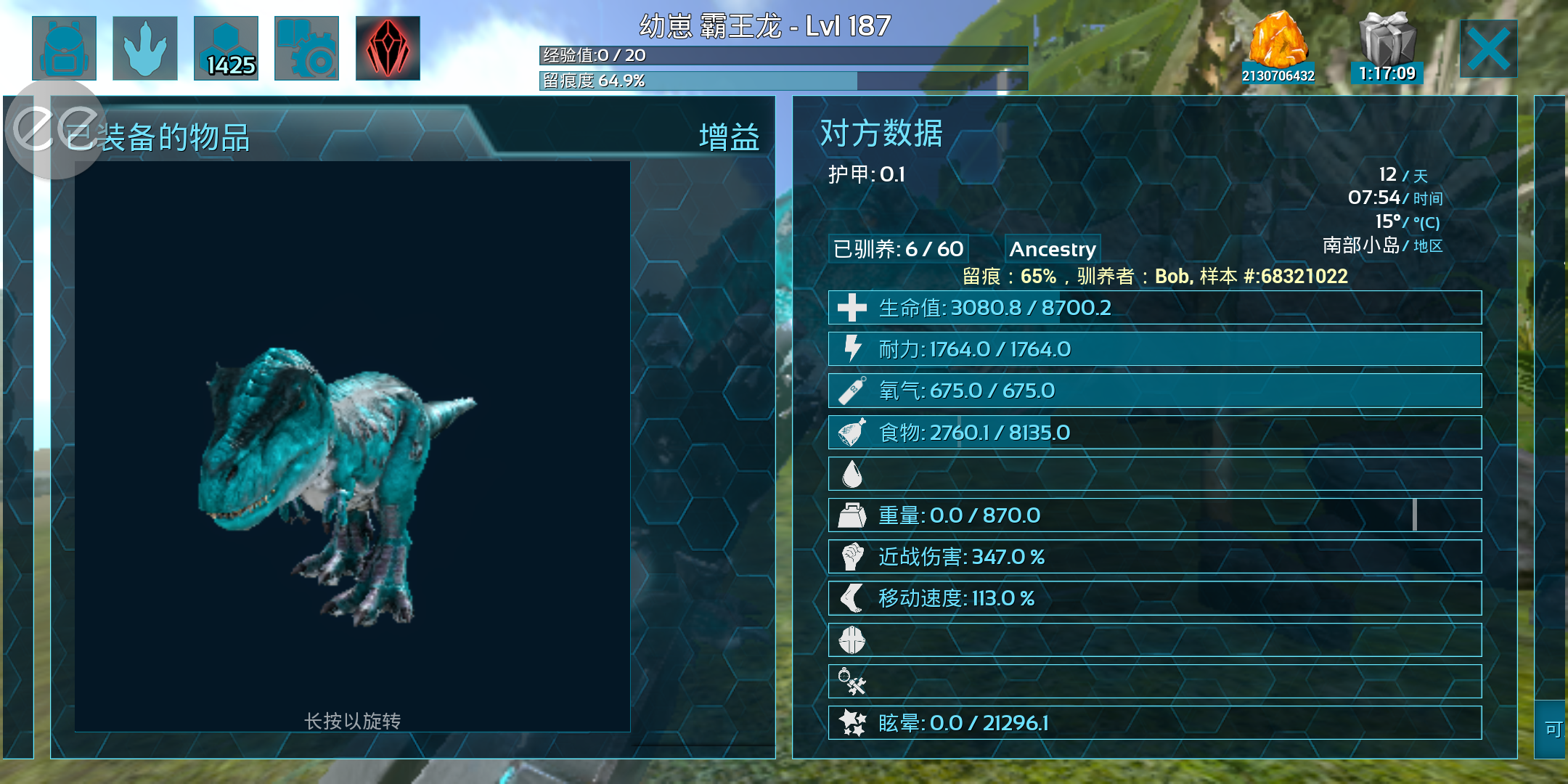This screenshot has height=784, width=1568.
Task: Select the crafting gear tab
Action: click(x=306, y=48)
